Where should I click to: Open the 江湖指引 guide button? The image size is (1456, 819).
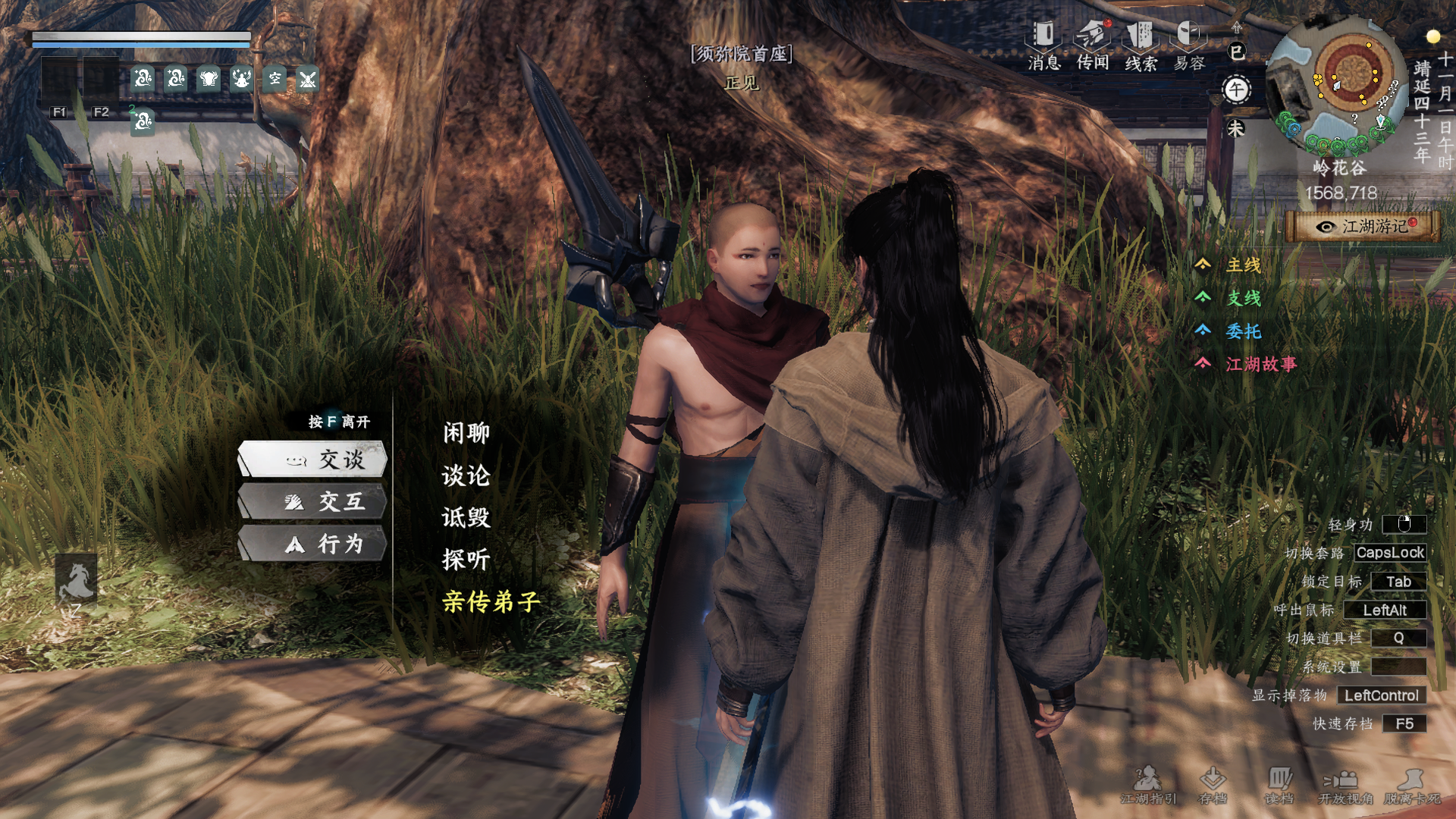pos(1148,785)
